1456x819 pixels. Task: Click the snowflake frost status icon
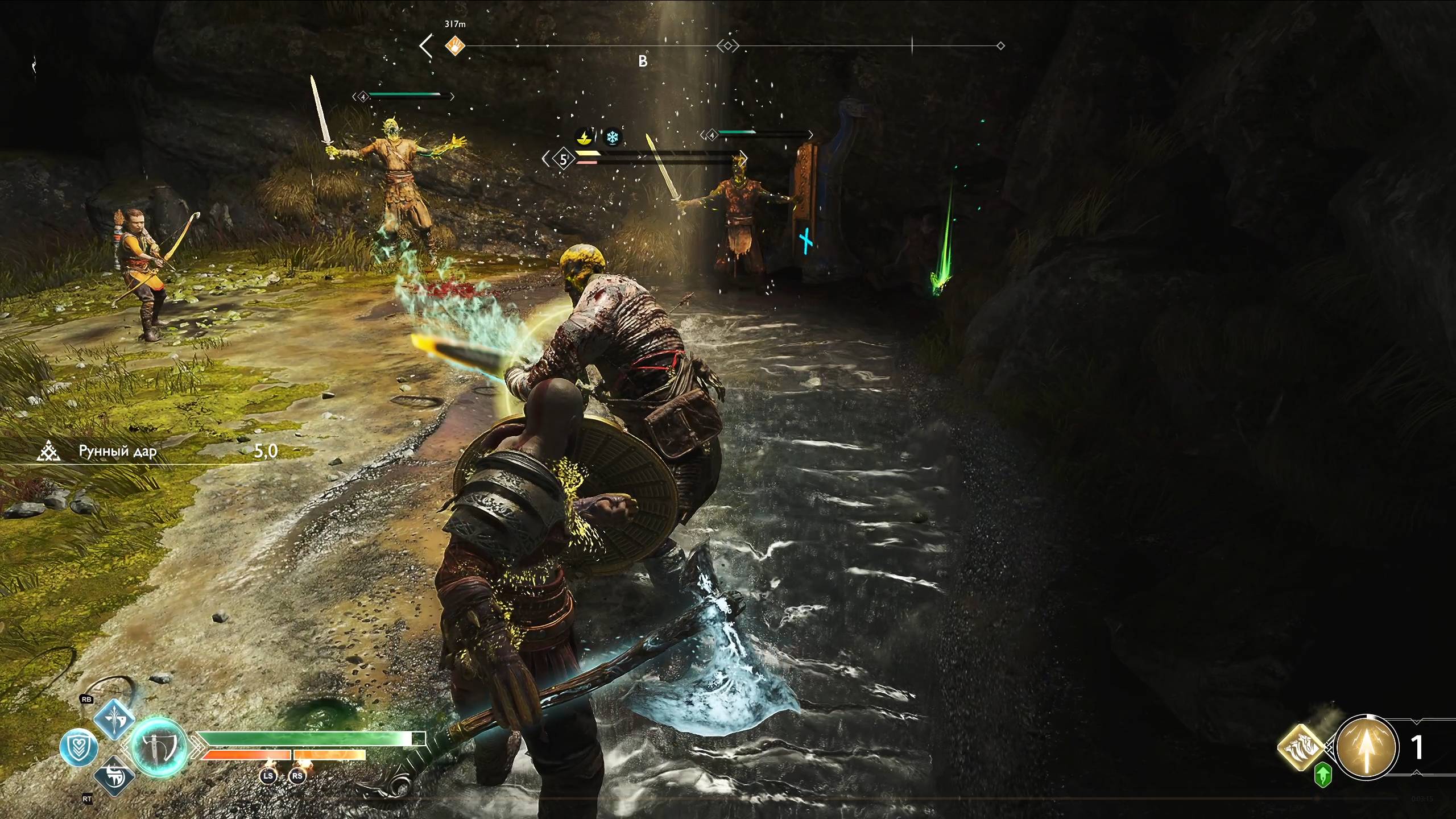(x=613, y=137)
